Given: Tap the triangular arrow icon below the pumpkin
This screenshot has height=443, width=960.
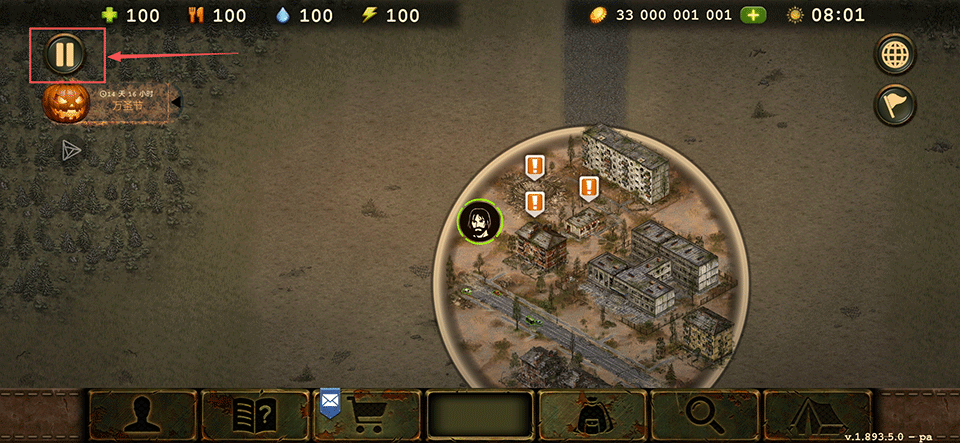Looking at the screenshot, I should pos(71,150).
